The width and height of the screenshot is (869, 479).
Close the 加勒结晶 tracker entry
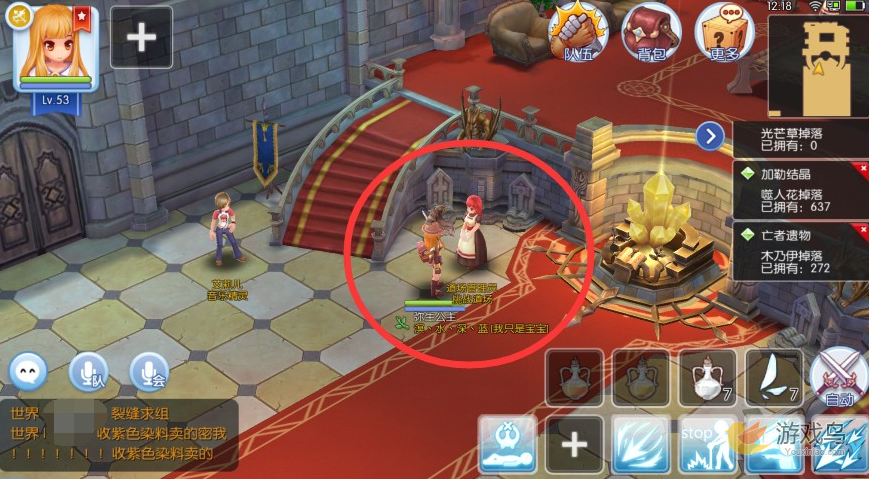863,170
